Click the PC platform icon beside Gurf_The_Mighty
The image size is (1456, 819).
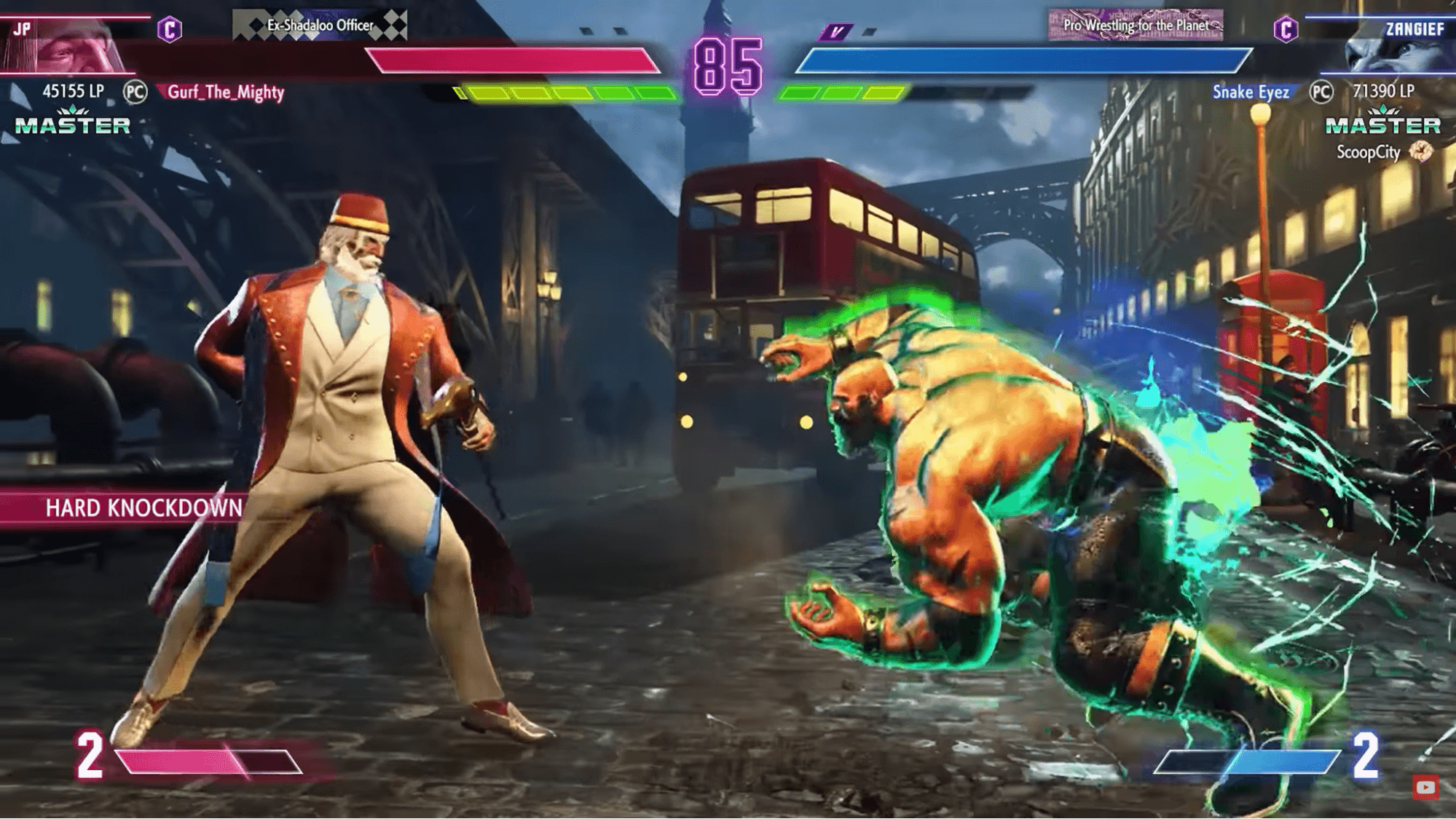(x=135, y=92)
